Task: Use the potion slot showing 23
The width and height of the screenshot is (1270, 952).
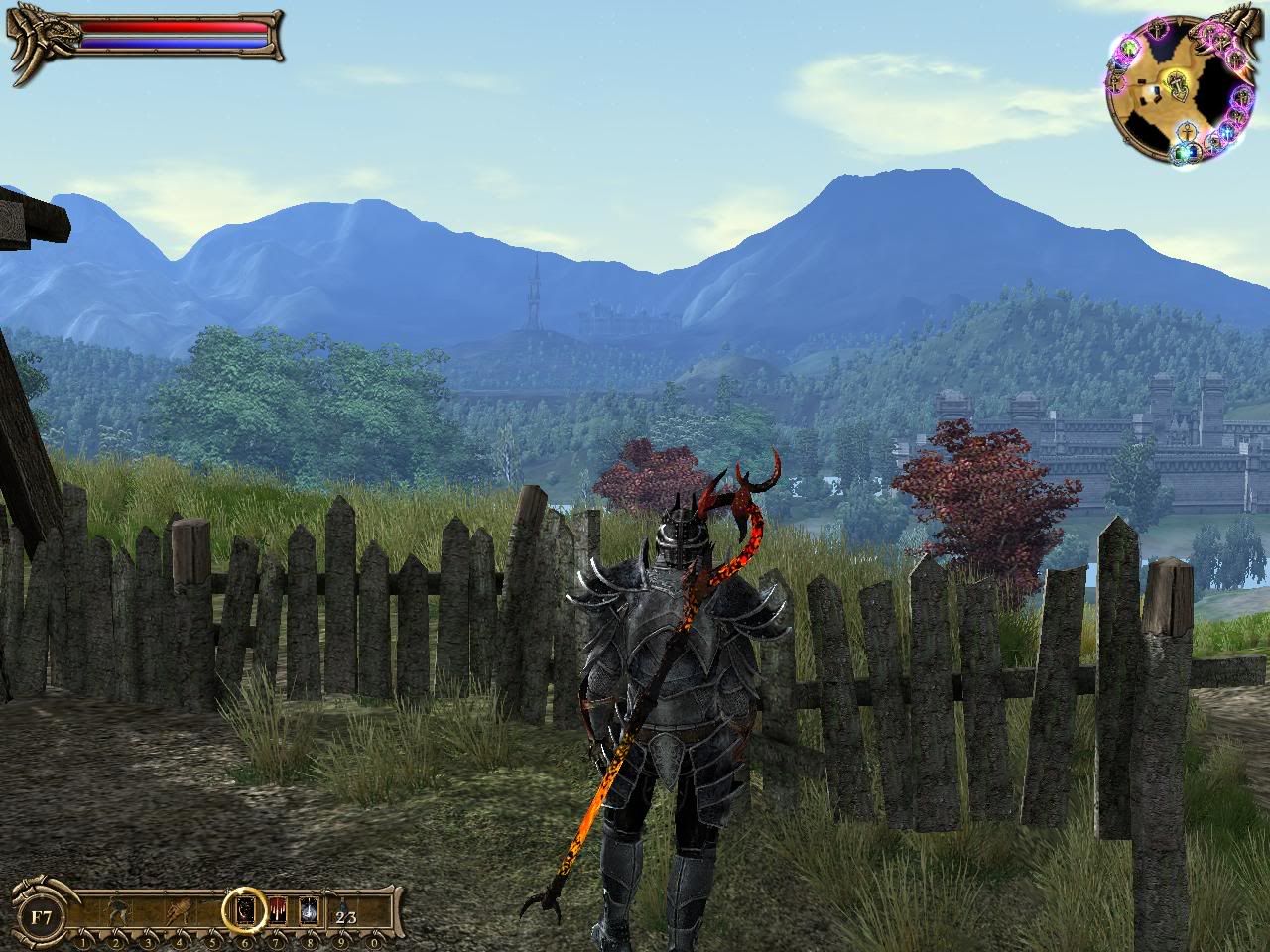Action: (345, 916)
